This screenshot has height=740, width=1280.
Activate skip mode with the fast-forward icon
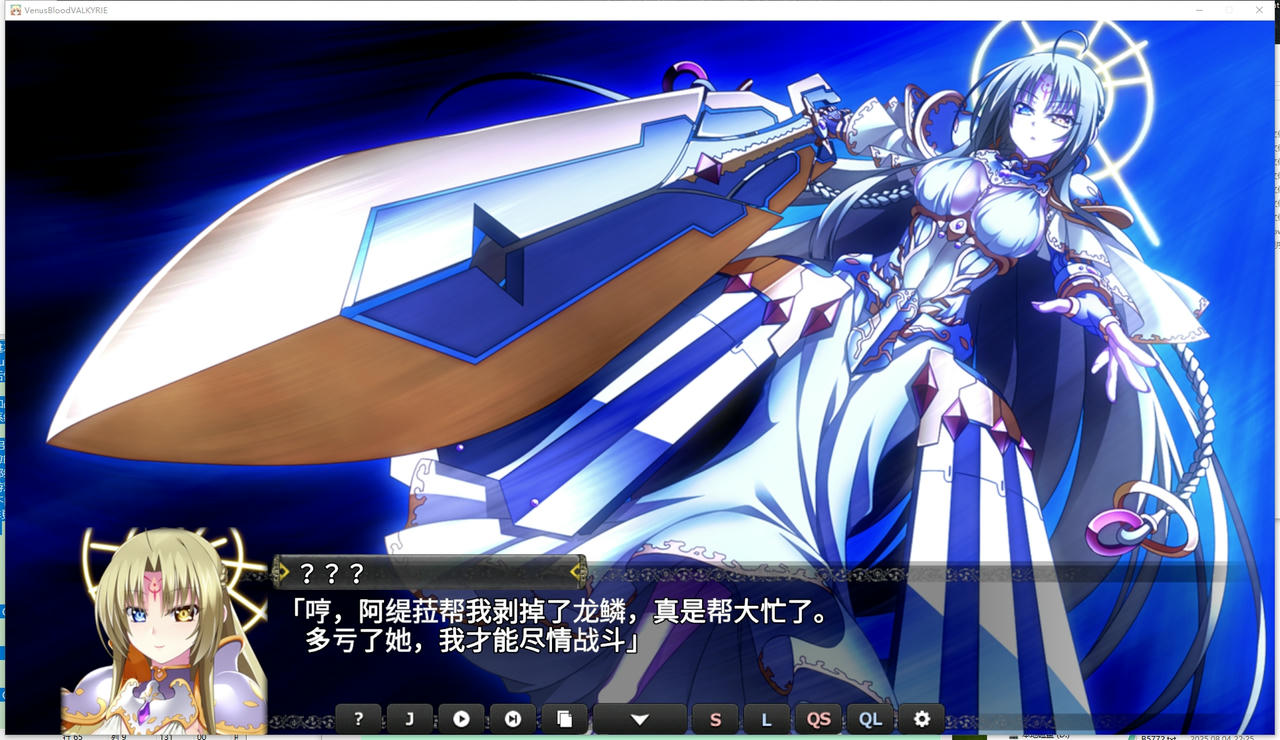coord(513,718)
